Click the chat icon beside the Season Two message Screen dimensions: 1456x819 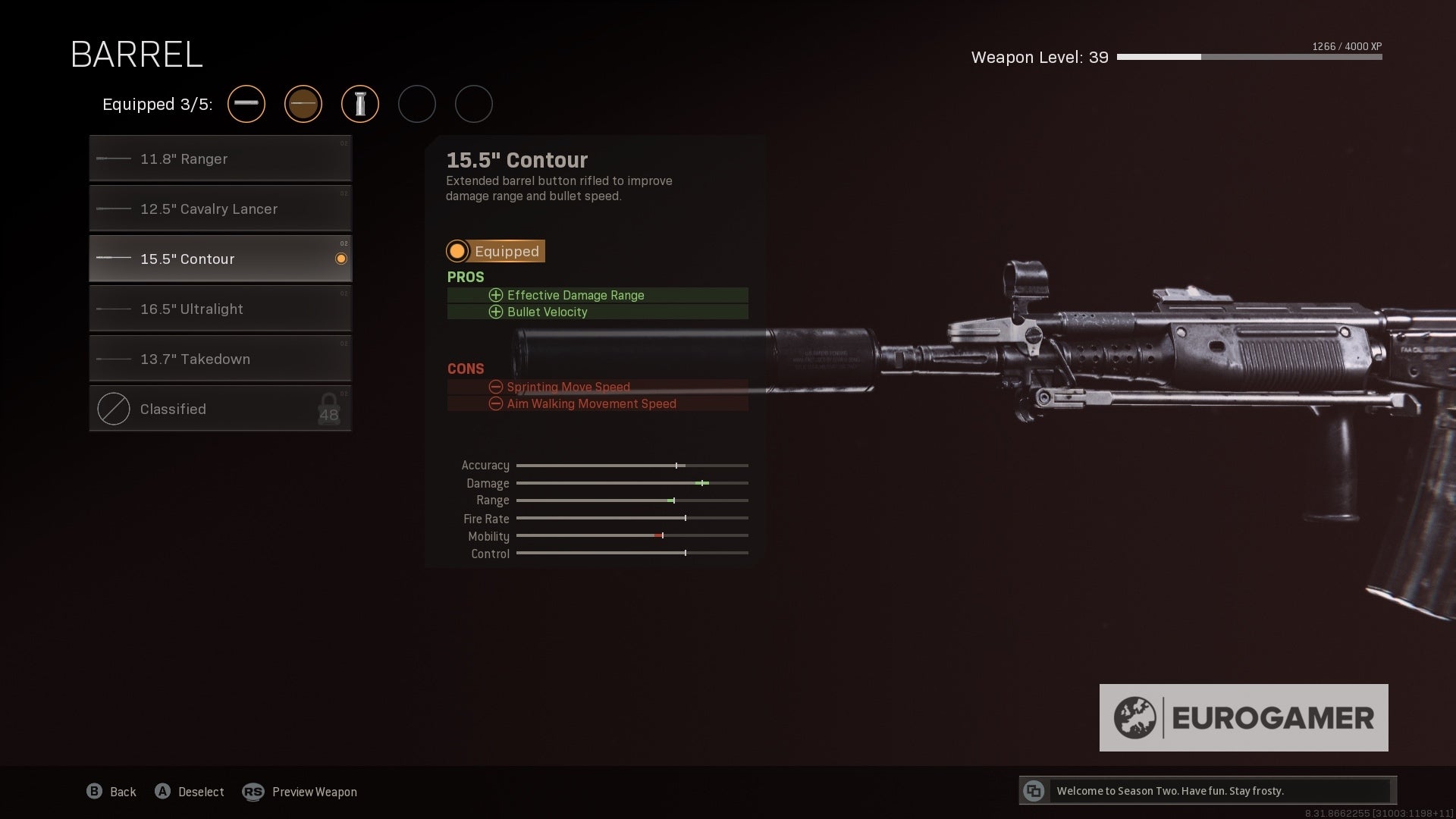click(x=1034, y=790)
